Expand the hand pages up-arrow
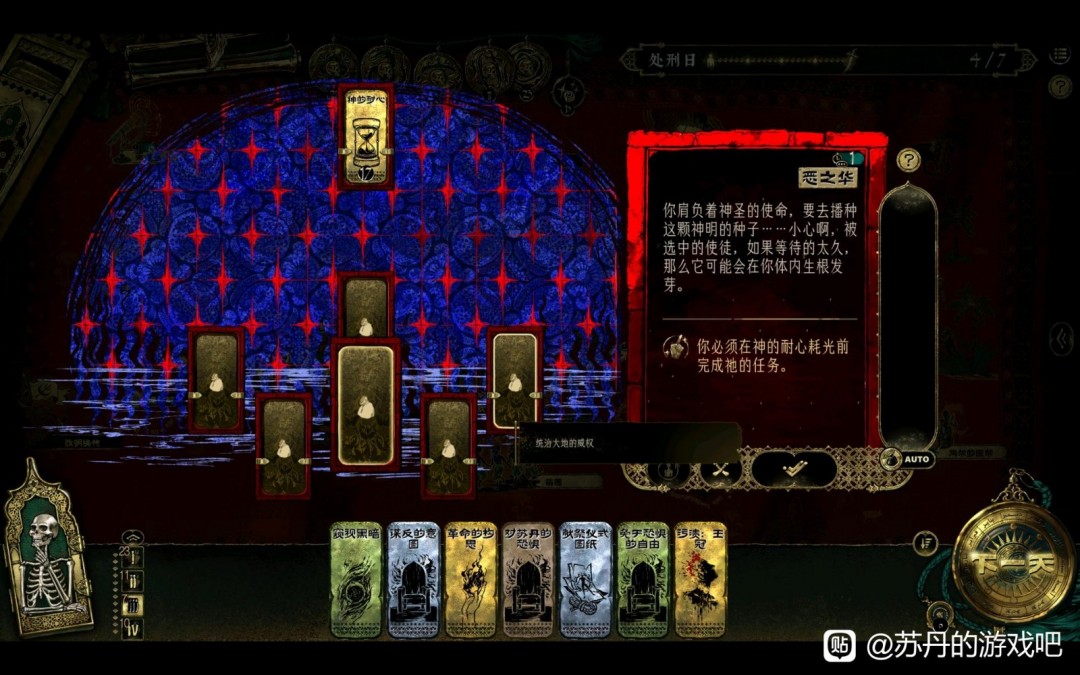 133,536
